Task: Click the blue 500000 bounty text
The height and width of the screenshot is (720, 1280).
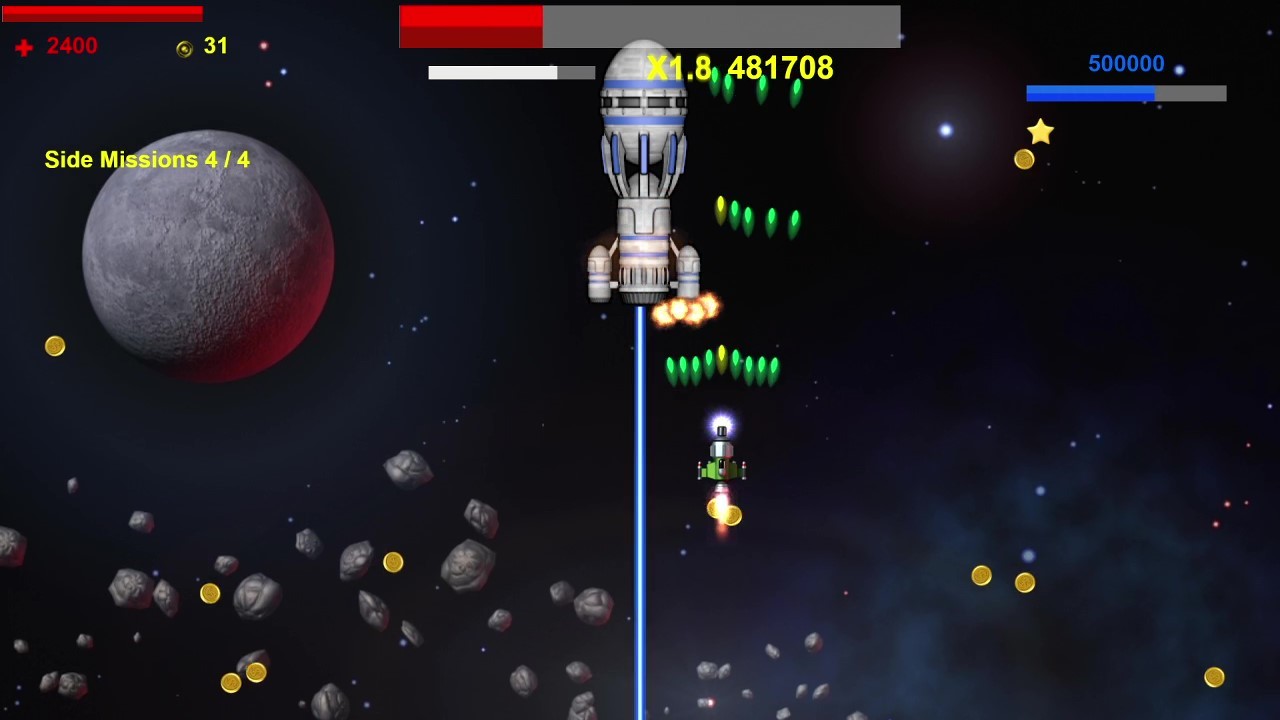Action: [x=1128, y=63]
